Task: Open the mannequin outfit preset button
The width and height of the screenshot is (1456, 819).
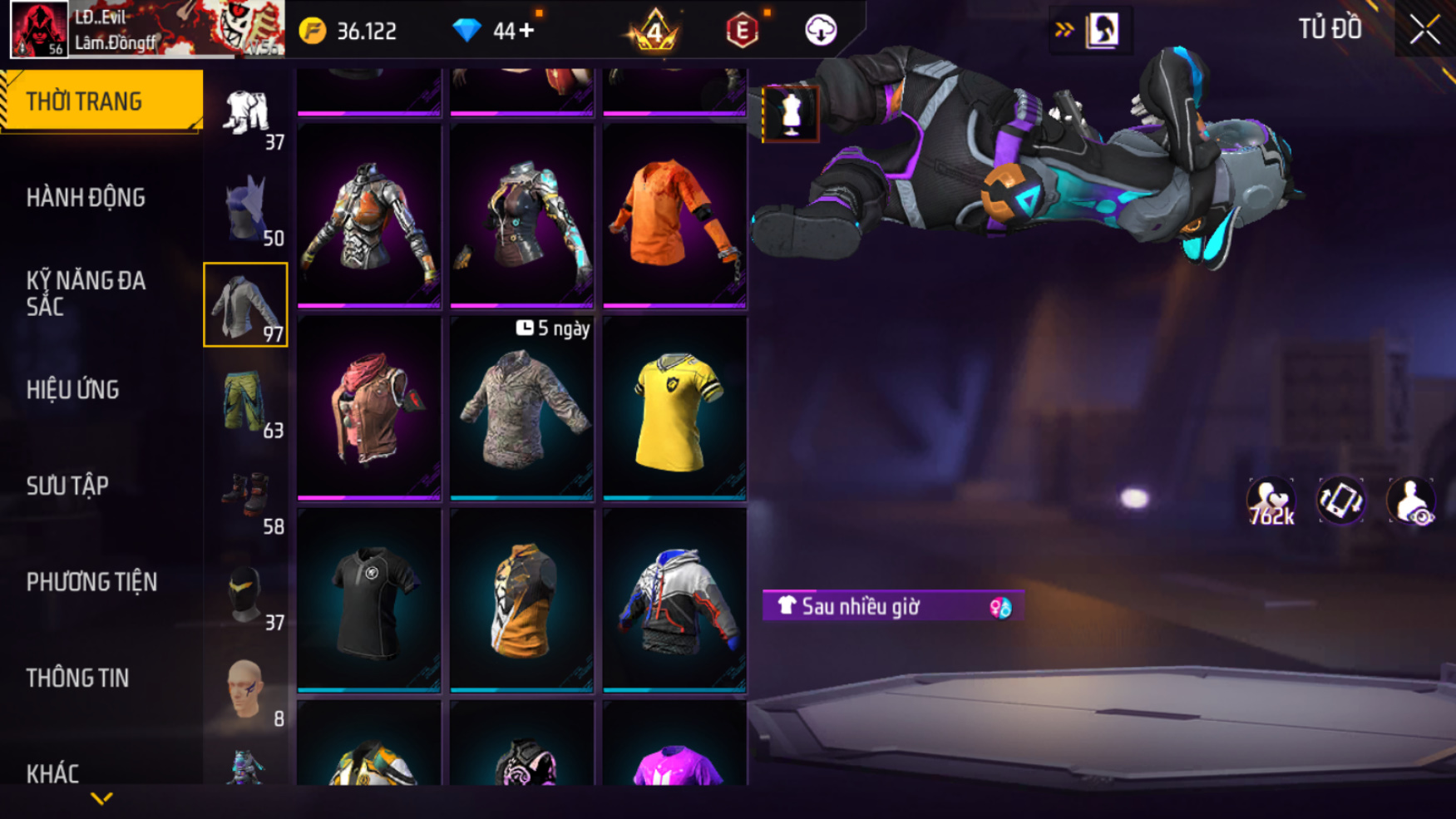Action: 791,114
